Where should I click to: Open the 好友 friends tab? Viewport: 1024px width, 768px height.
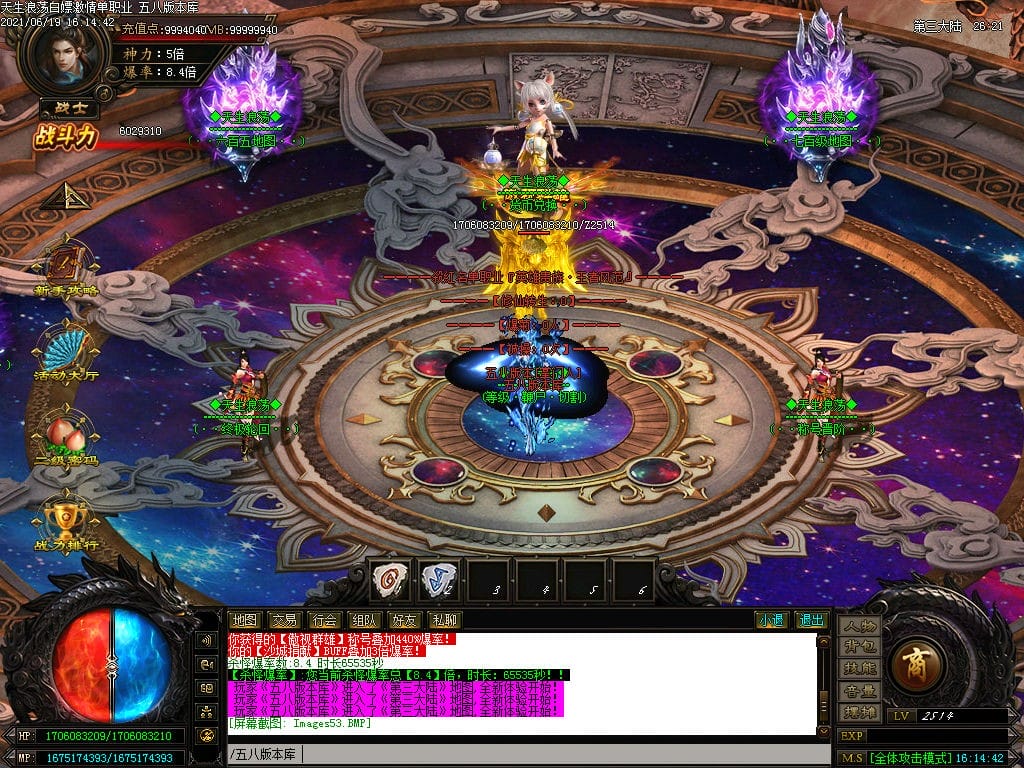pyautogui.click(x=404, y=620)
